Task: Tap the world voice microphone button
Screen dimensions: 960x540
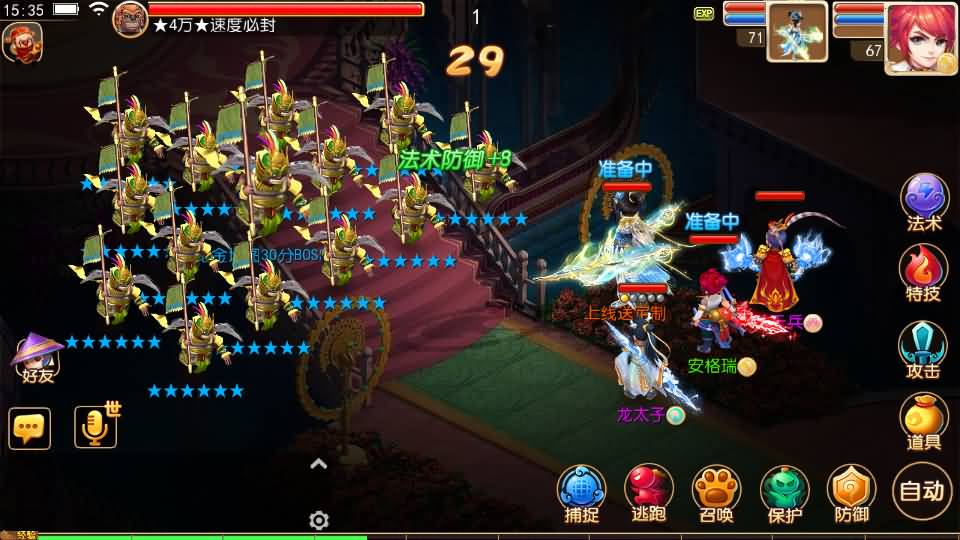Action: [x=96, y=428]
